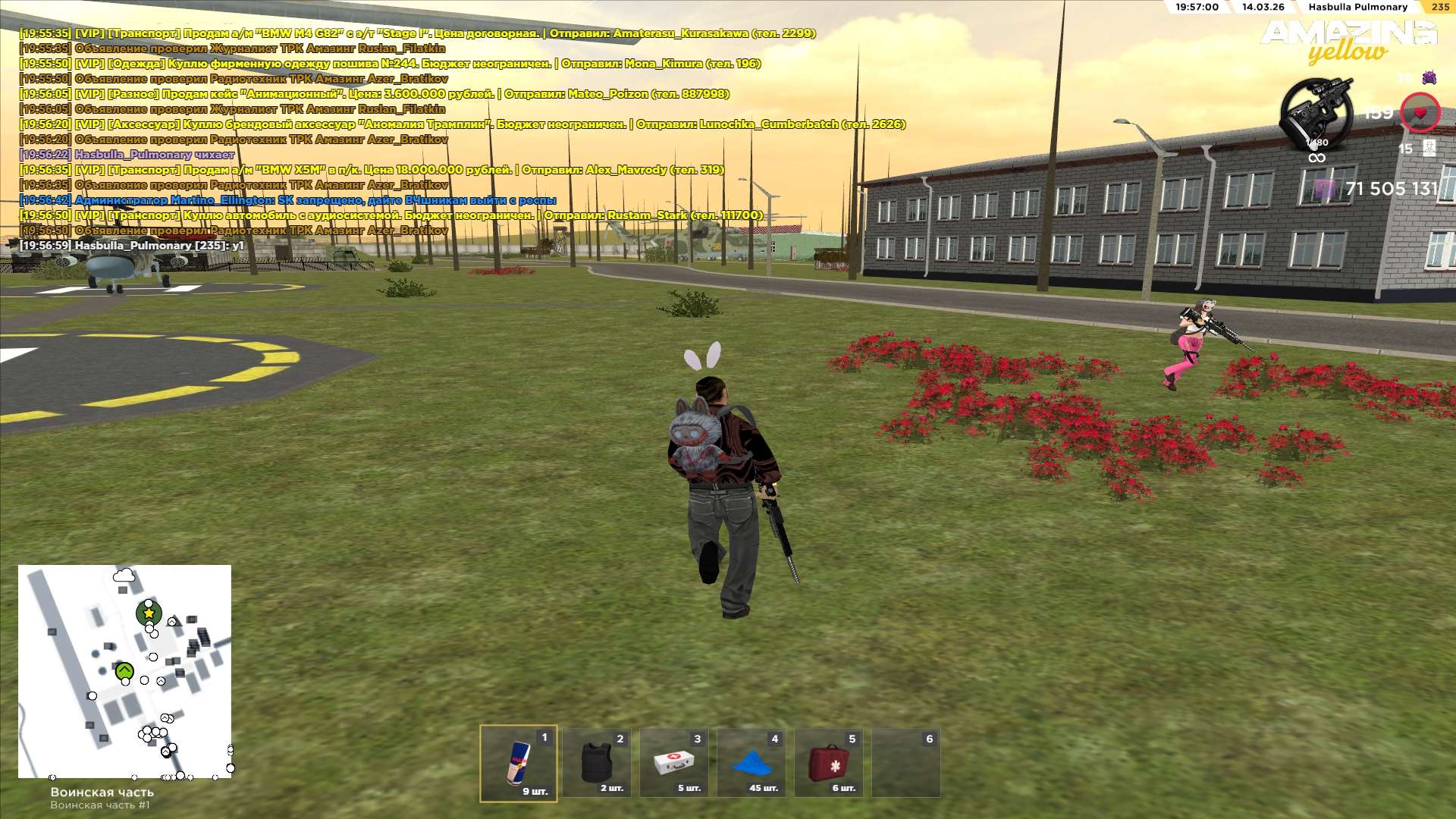This screenshot has width=1456, height=819.
Task: Click the purple wallet icon beside the money
Action: [1324, 189]
